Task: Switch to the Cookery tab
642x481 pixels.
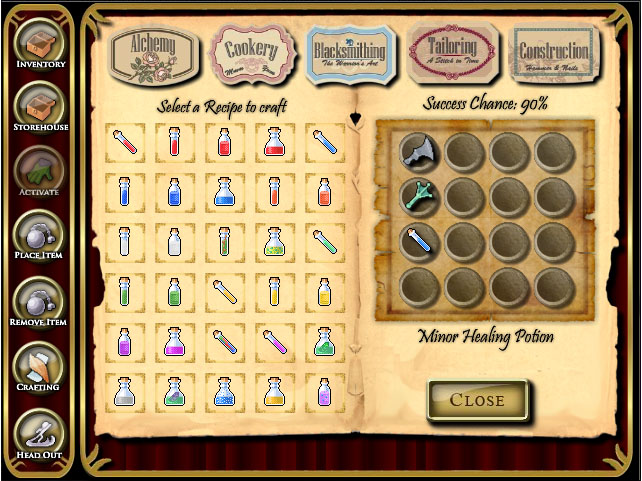Action: pos(251,51)
